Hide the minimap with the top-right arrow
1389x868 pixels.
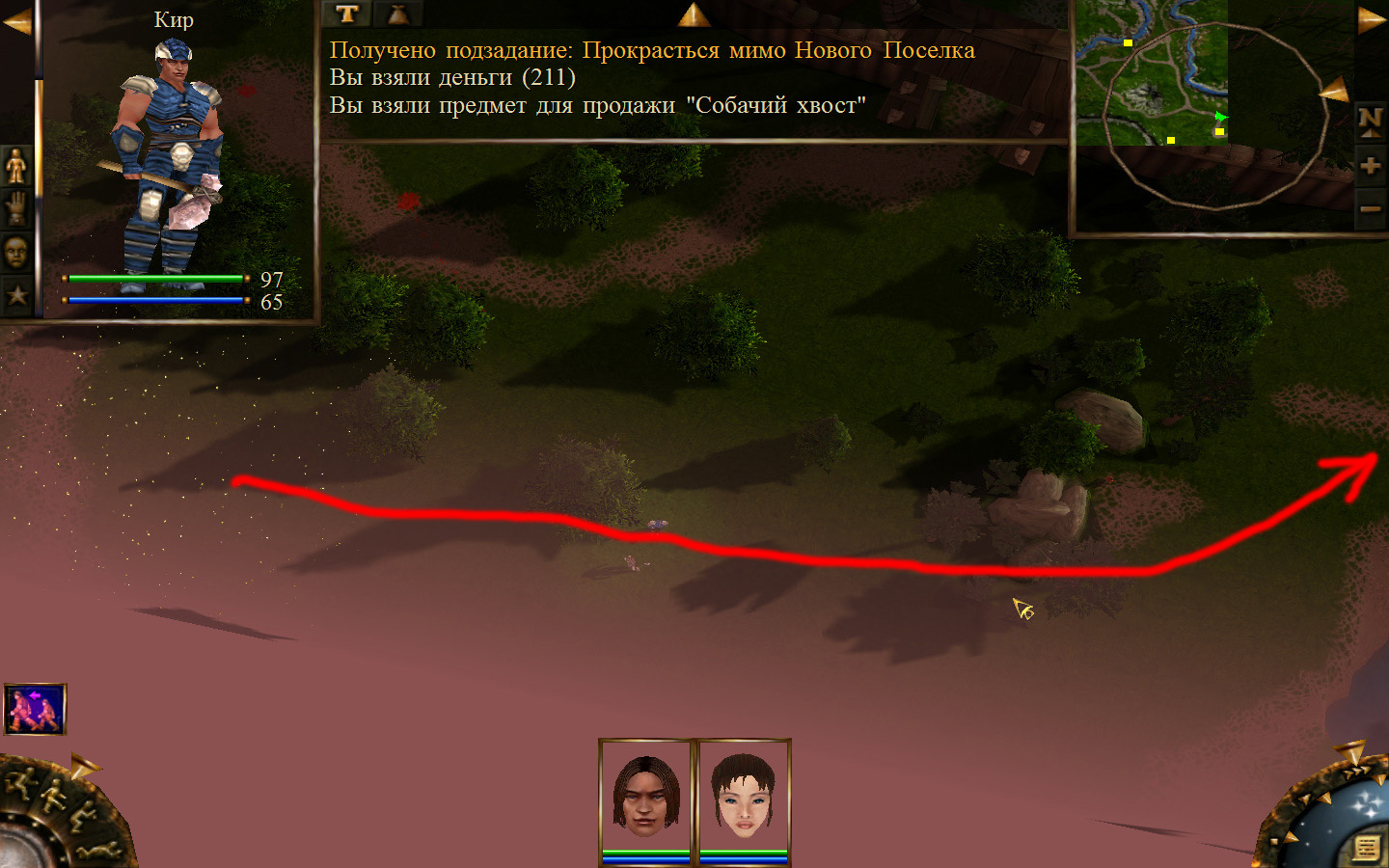1371,20
